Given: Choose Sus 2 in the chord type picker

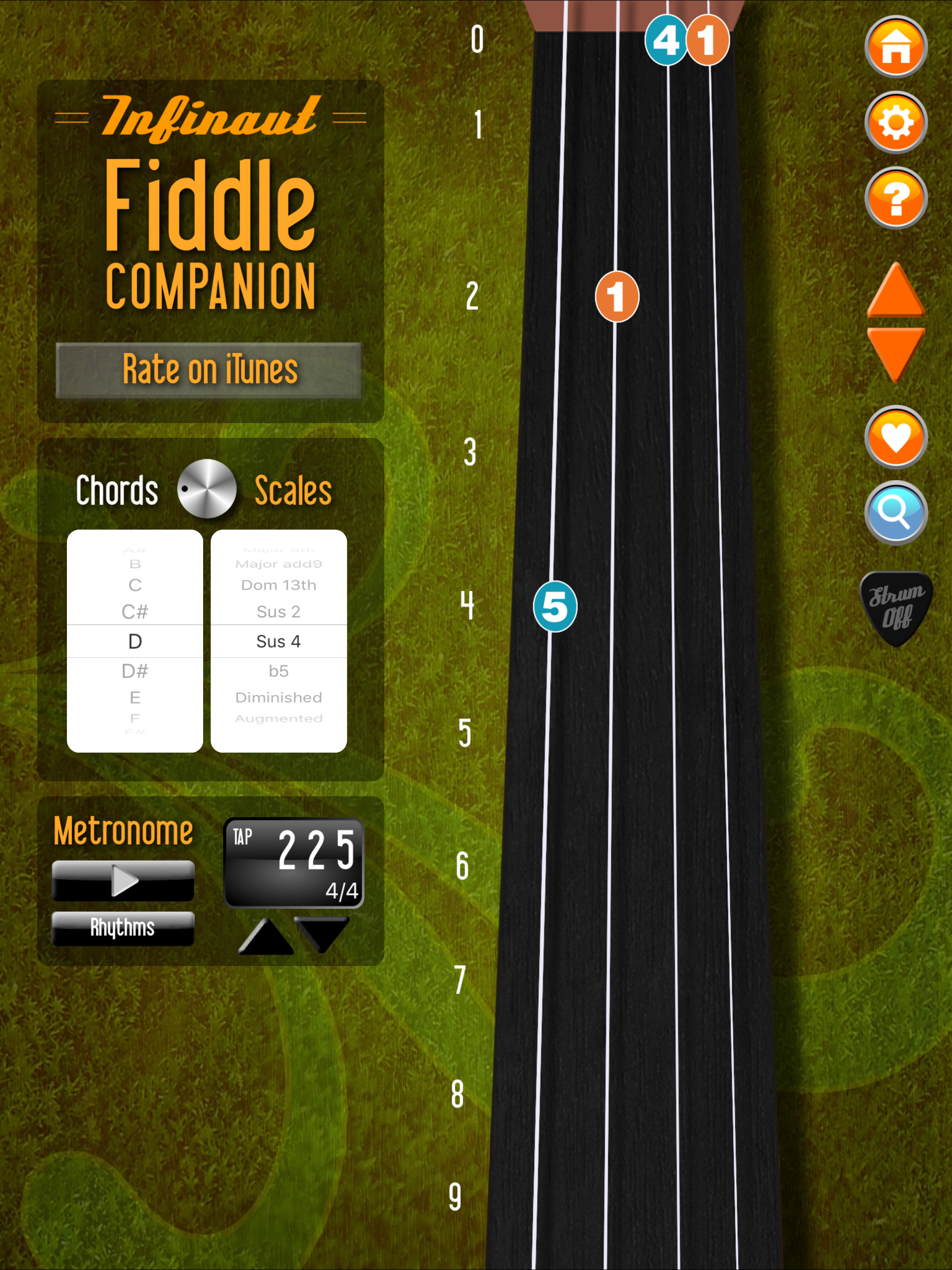Looking at the screenshot, I should coord(278,611).
